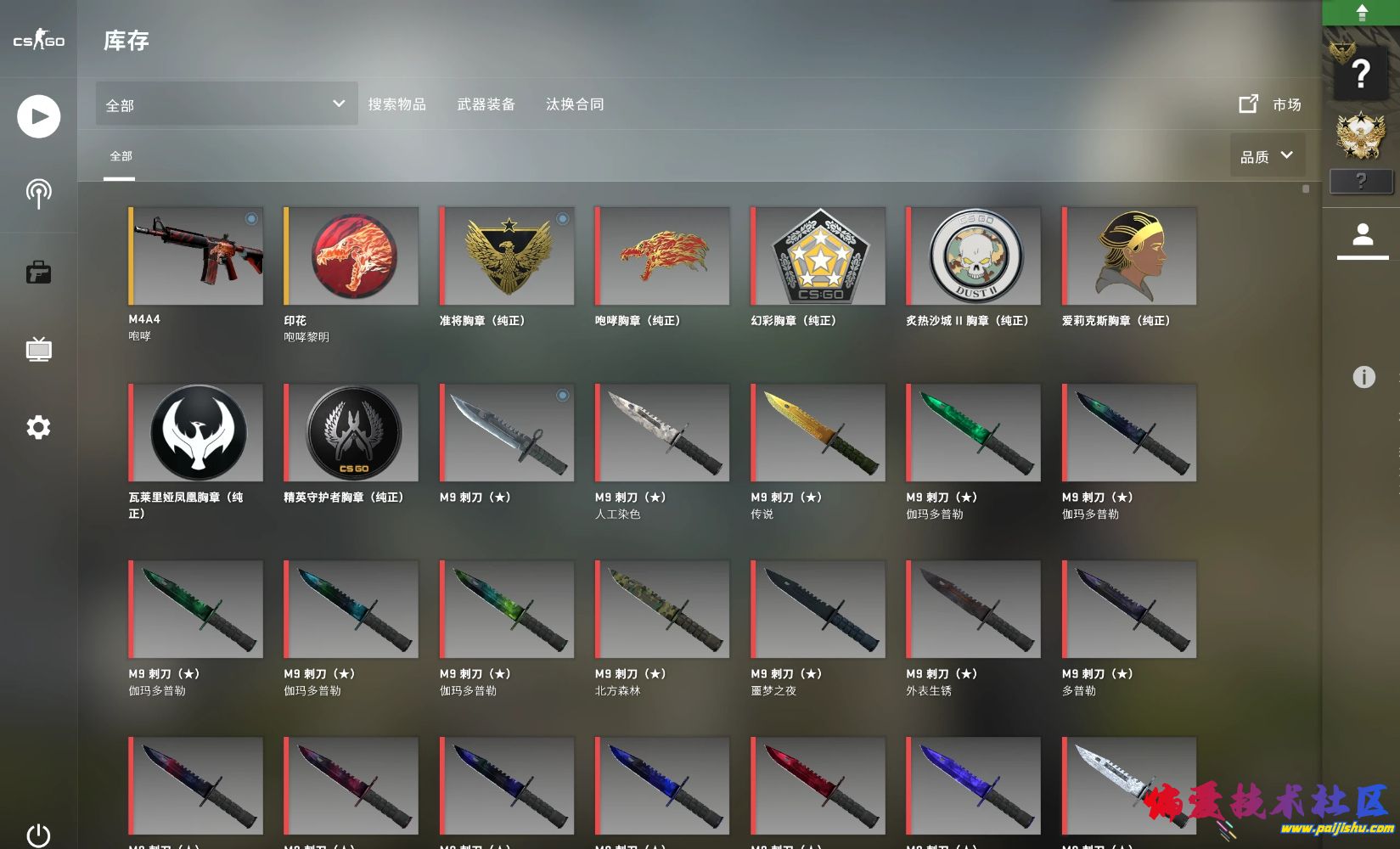Select the M4A4 咆哮 rifle item
Viewport: 1400px width, 849px height.
196,256
